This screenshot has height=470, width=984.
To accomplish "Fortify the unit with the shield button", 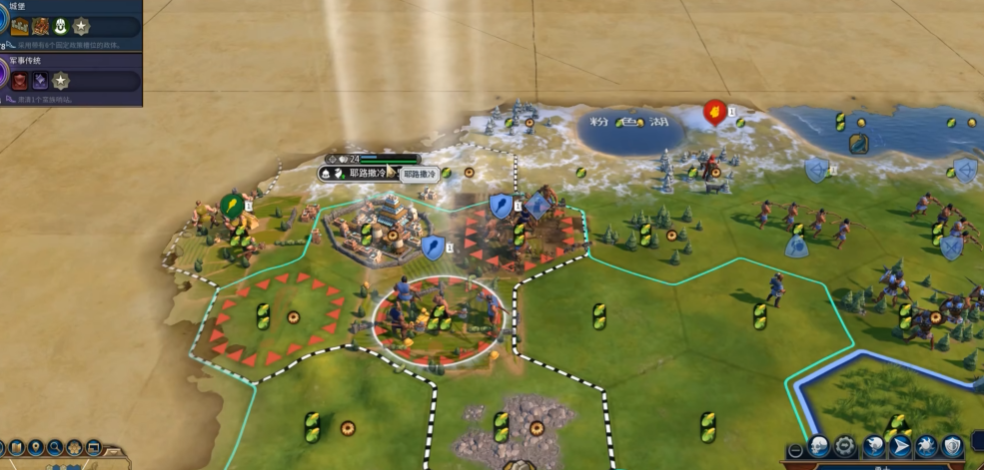I will pyautogui.click(x=951, y=446).
